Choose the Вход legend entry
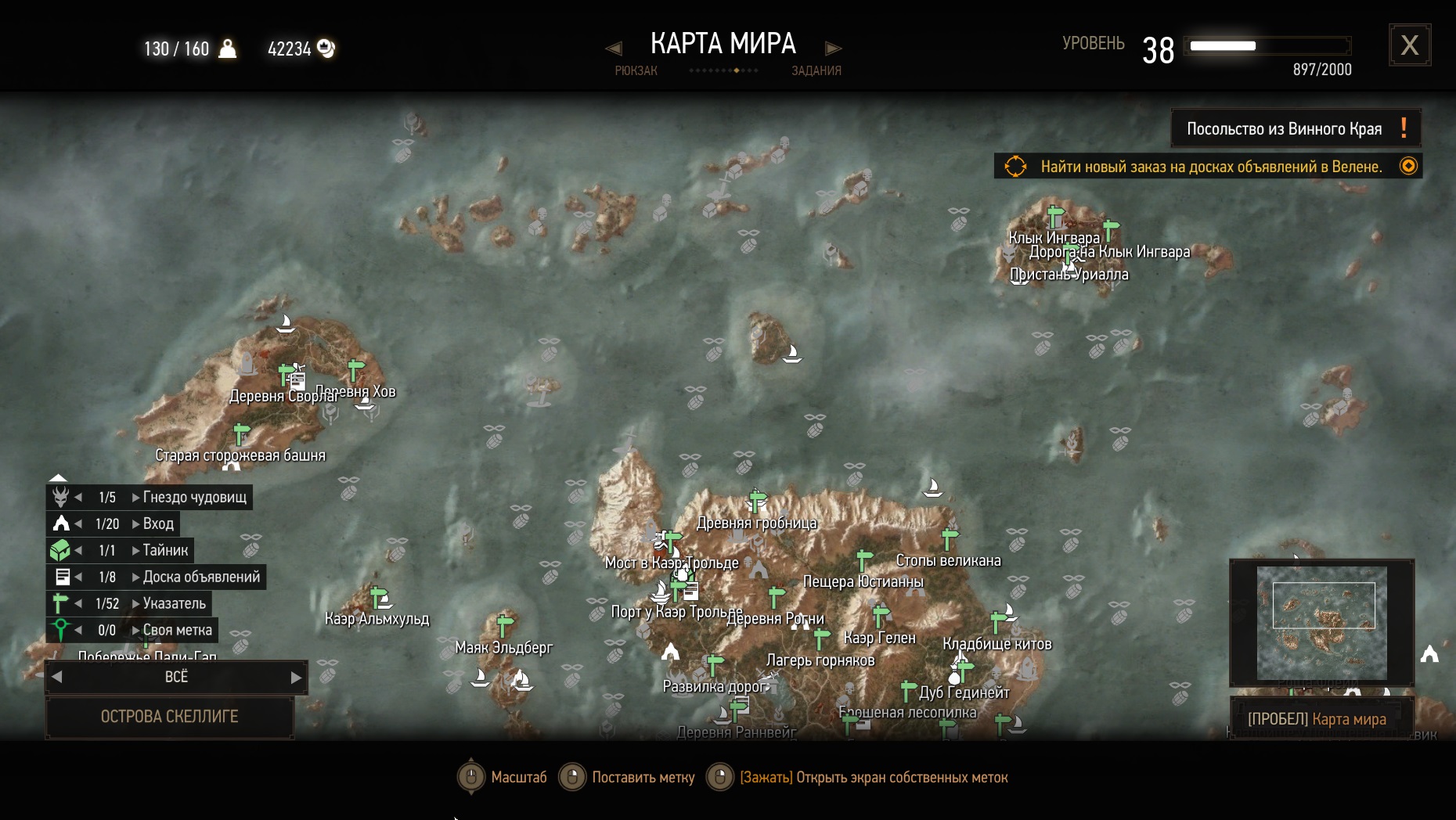 tap(158, 523)
